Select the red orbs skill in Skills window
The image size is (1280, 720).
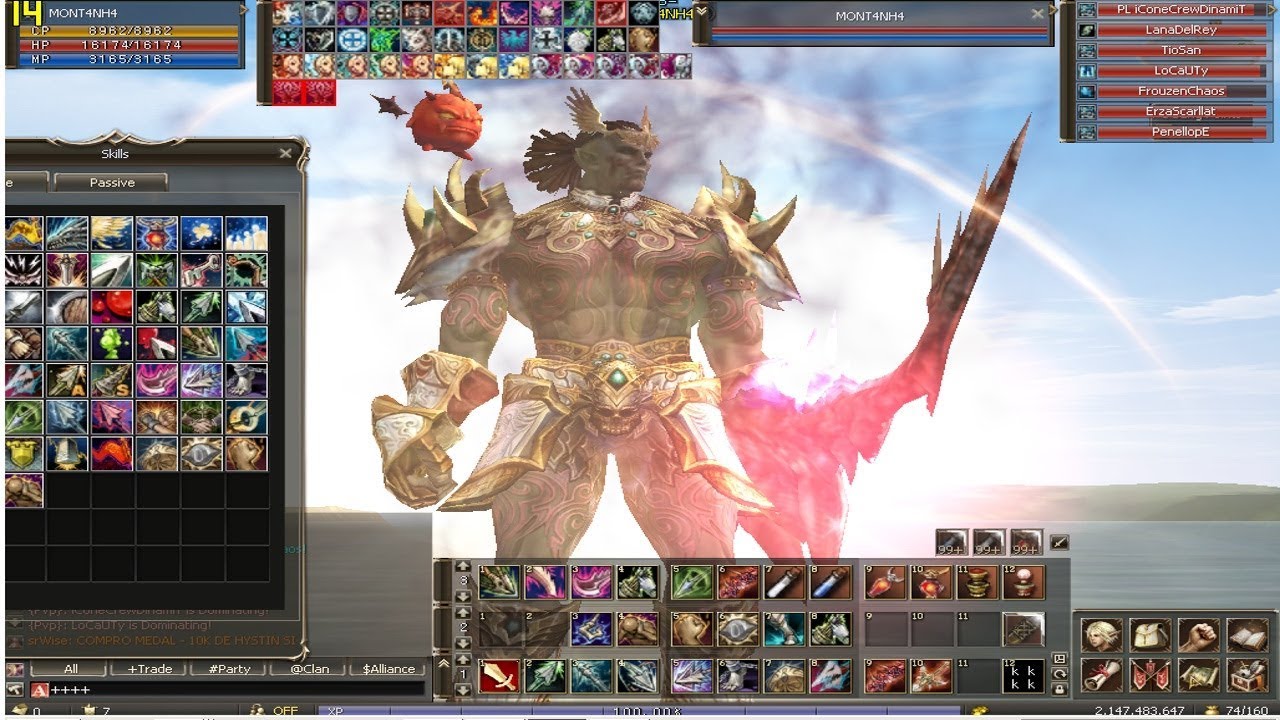click(x=111, y=306)
